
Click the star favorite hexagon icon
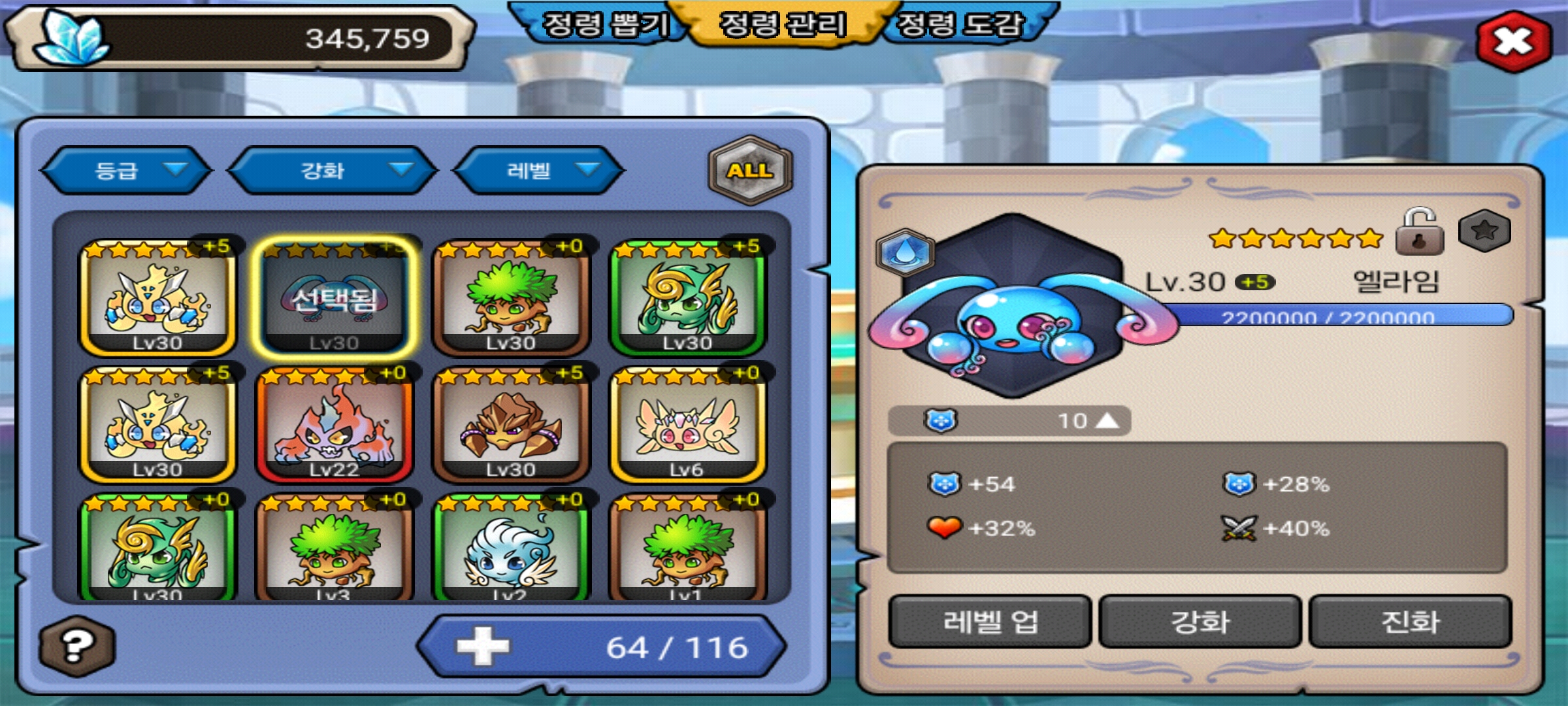(x=1484, y=231)
